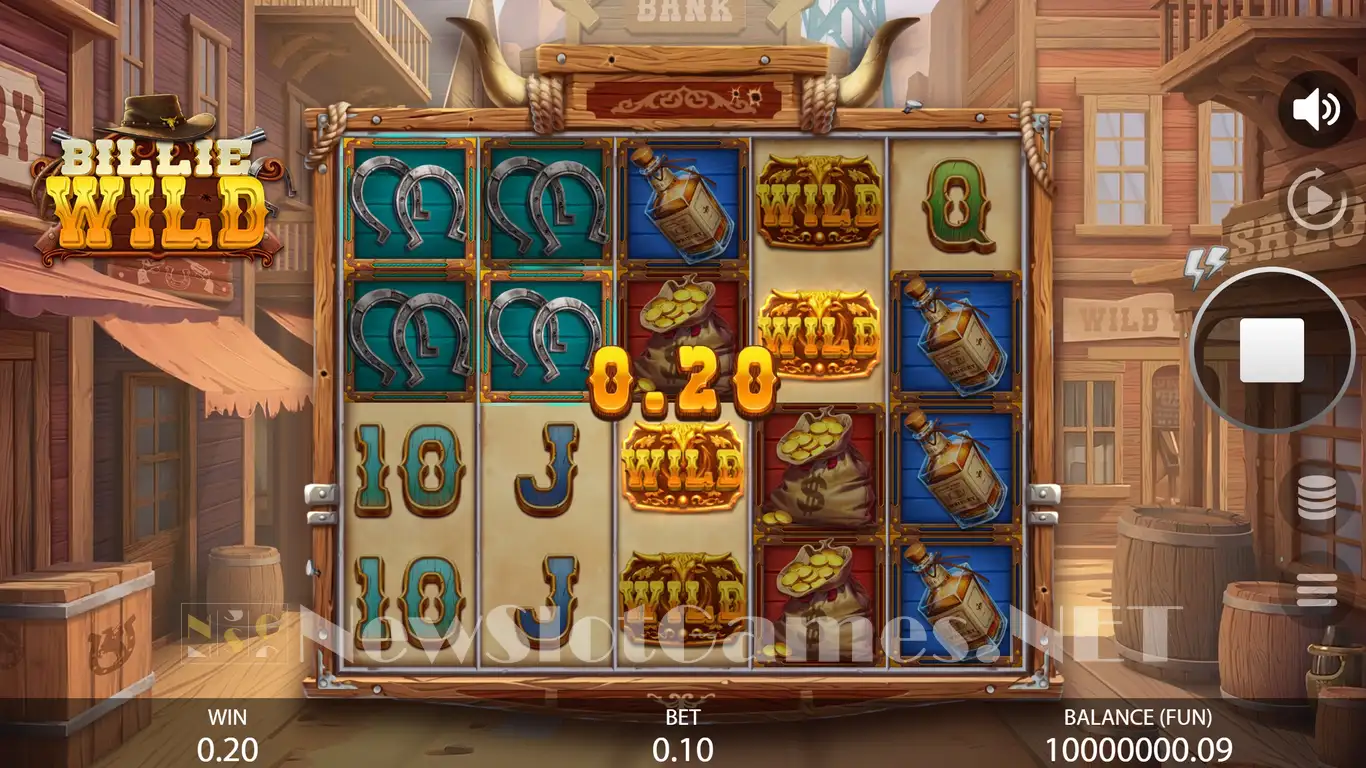This screenshot has height=768, width=1366.
Task: Toggle the sound speaker button
Action: 1315,109
